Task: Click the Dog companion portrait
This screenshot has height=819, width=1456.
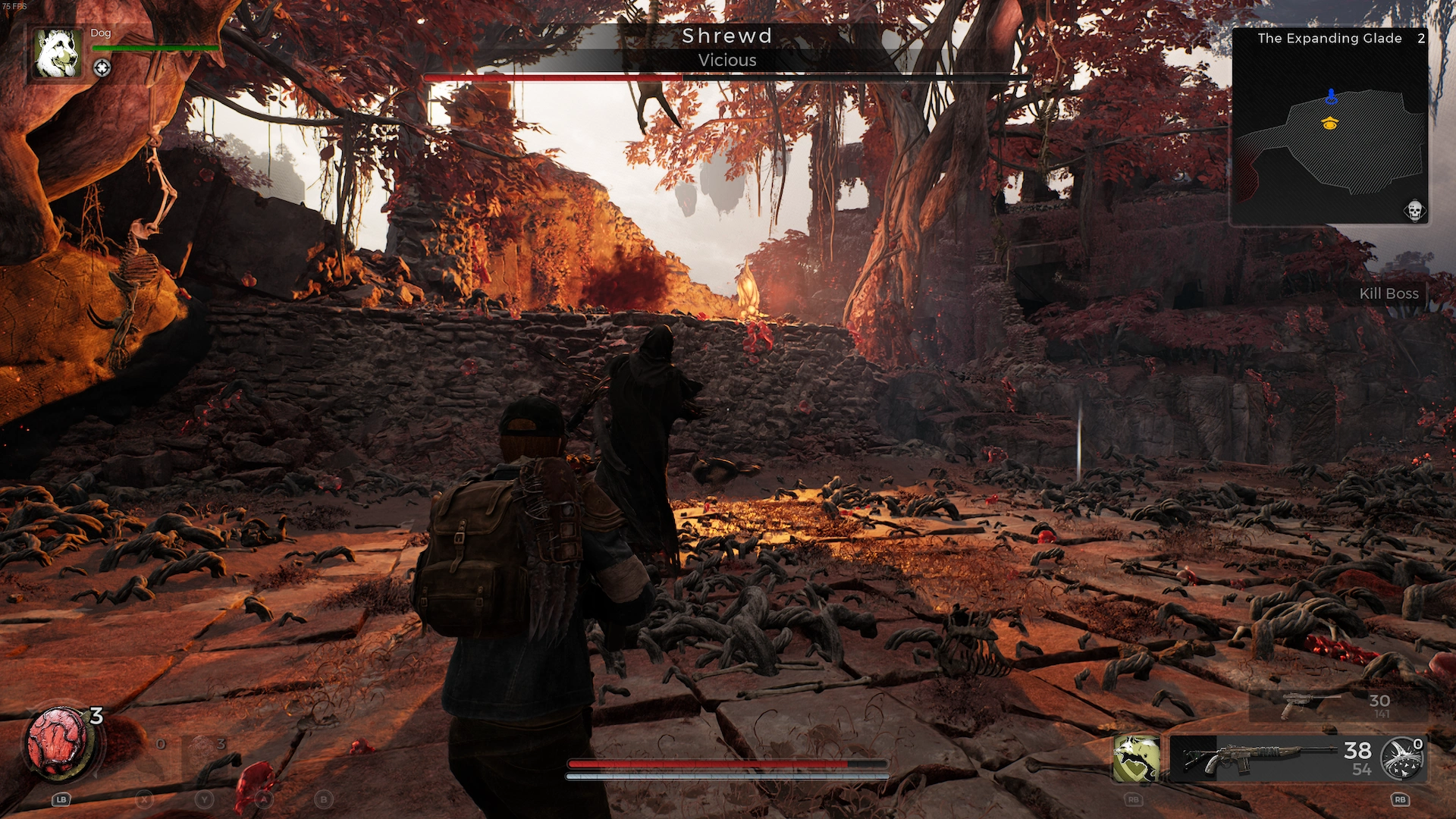Action: [58, 53]
